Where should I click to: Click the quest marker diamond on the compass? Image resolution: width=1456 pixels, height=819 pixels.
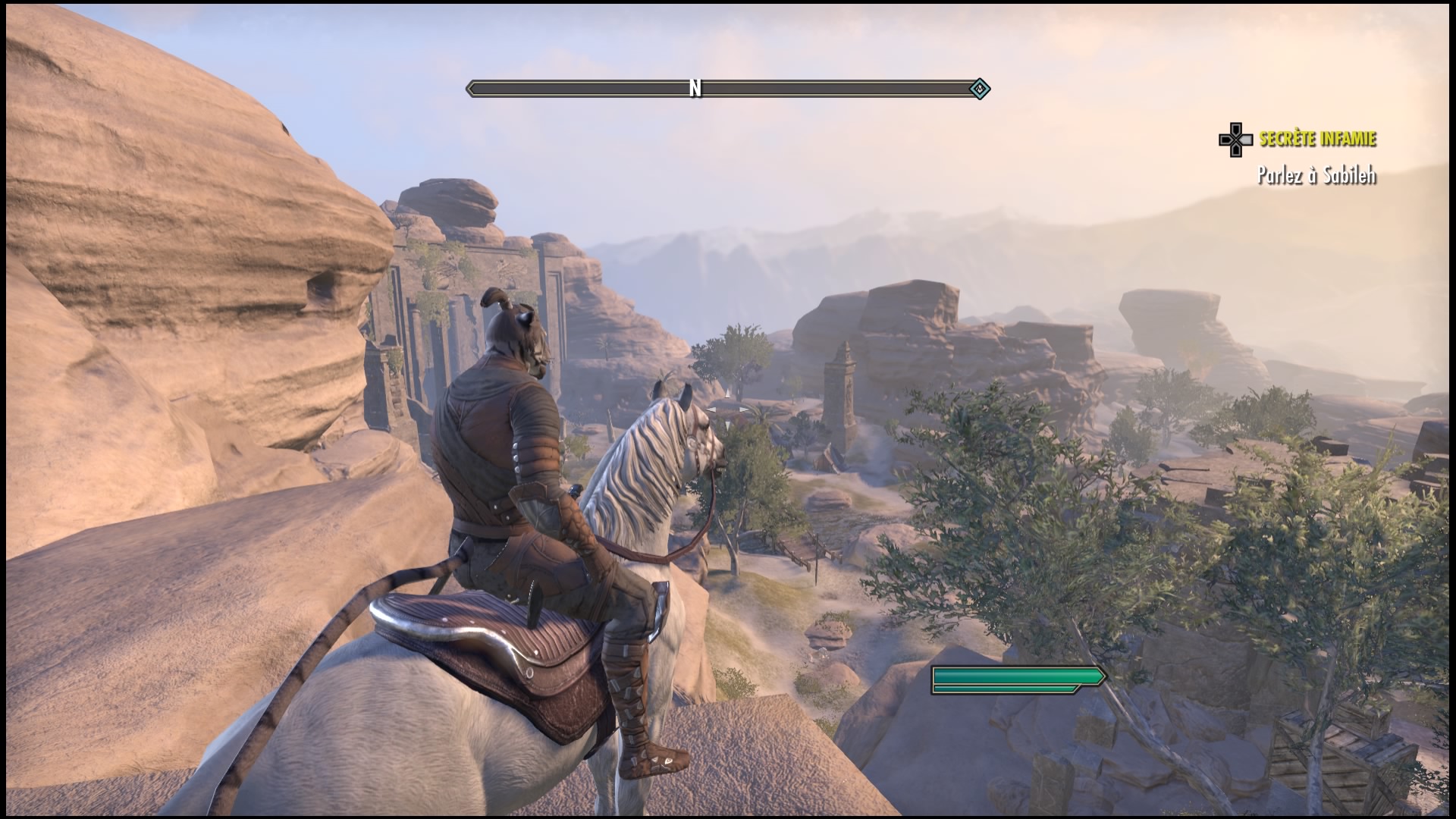point(980,89)
